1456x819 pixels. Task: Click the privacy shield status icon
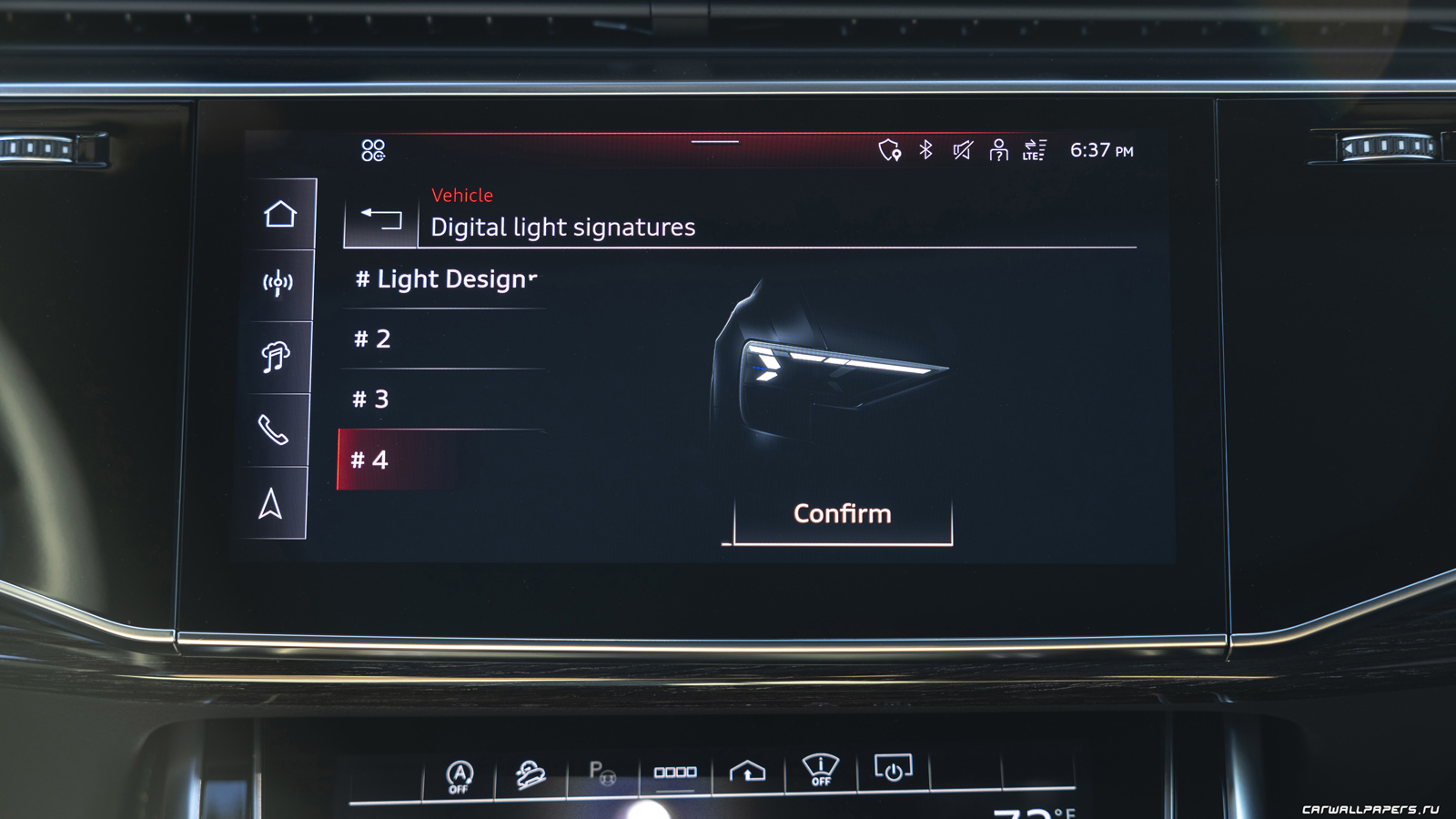[889, 150]
